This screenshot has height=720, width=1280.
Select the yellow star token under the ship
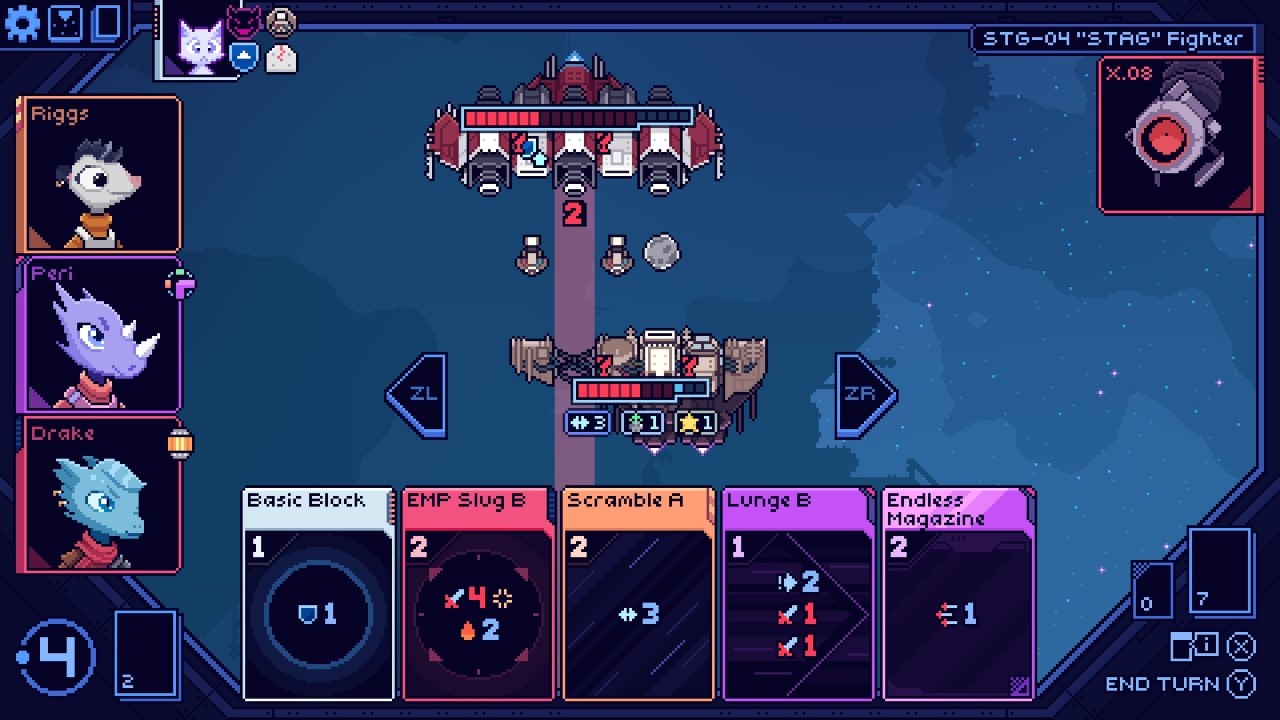(x=697, y=423)
